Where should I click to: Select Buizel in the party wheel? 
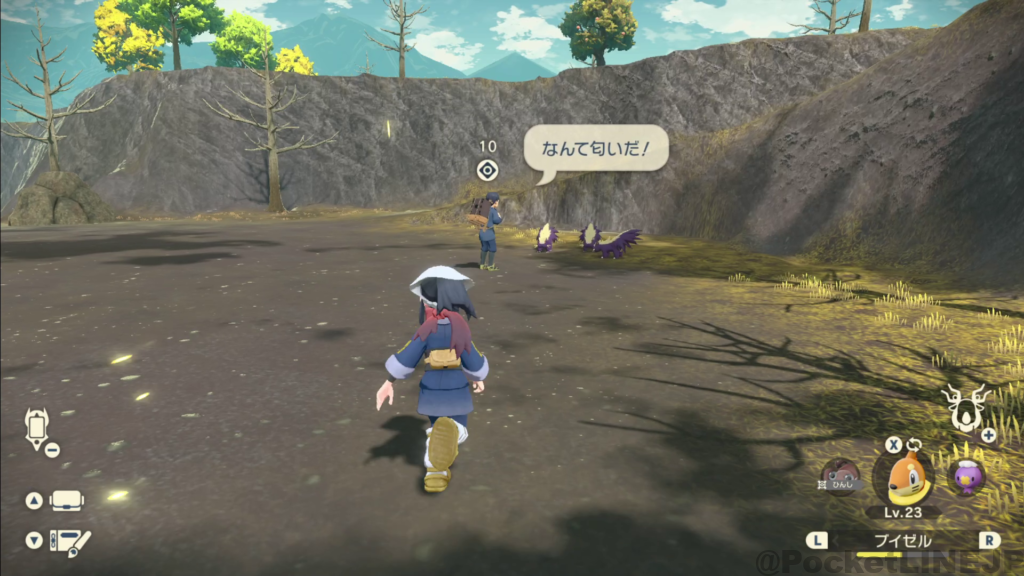pos(903,477)
